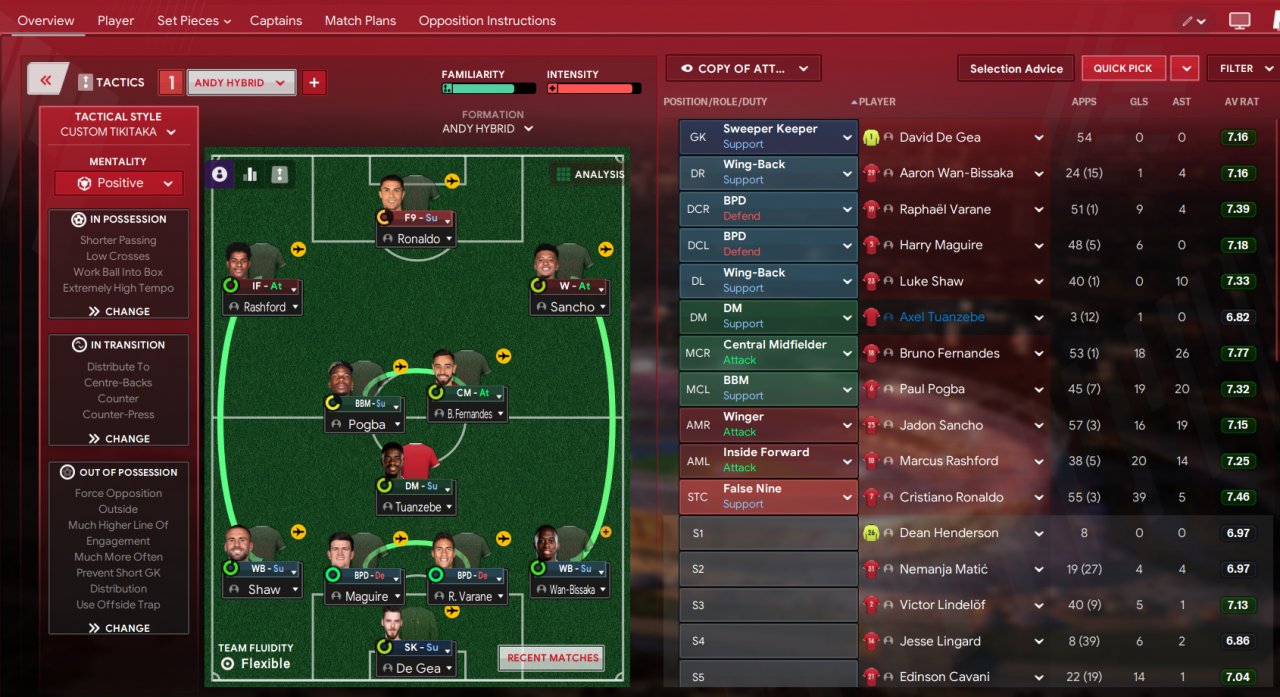Open Selection Advice
This screenshot has height=697, width=1280.
tap(1016, 68)
